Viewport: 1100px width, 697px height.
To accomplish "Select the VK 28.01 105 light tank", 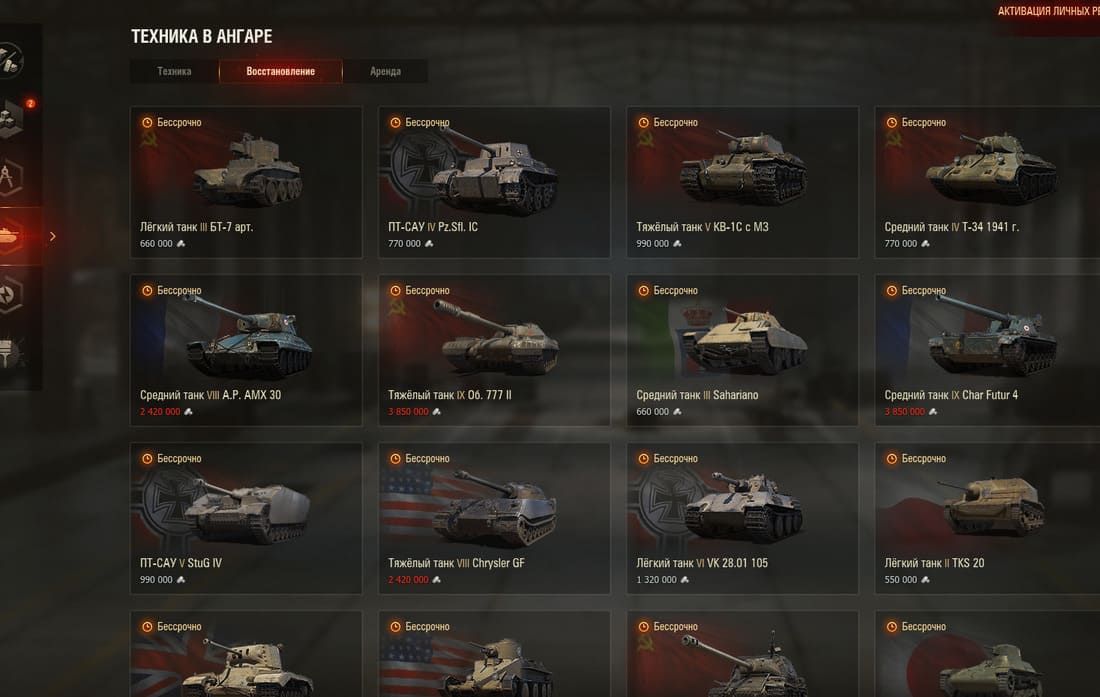I will (742, 518).
